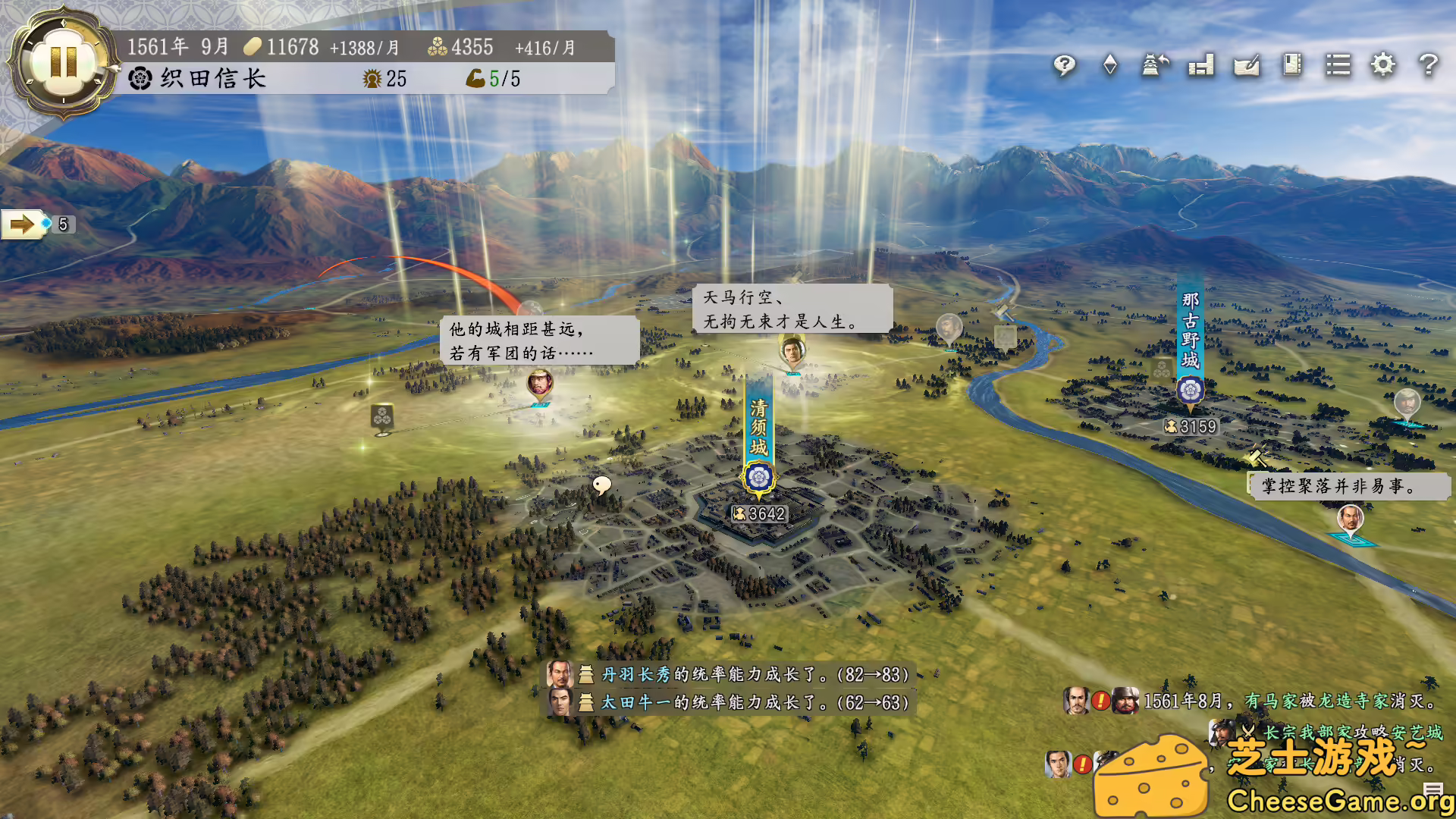Open the development bar-chart icon
This screenshot has width=1456, height=819.
coord(1202,67)
